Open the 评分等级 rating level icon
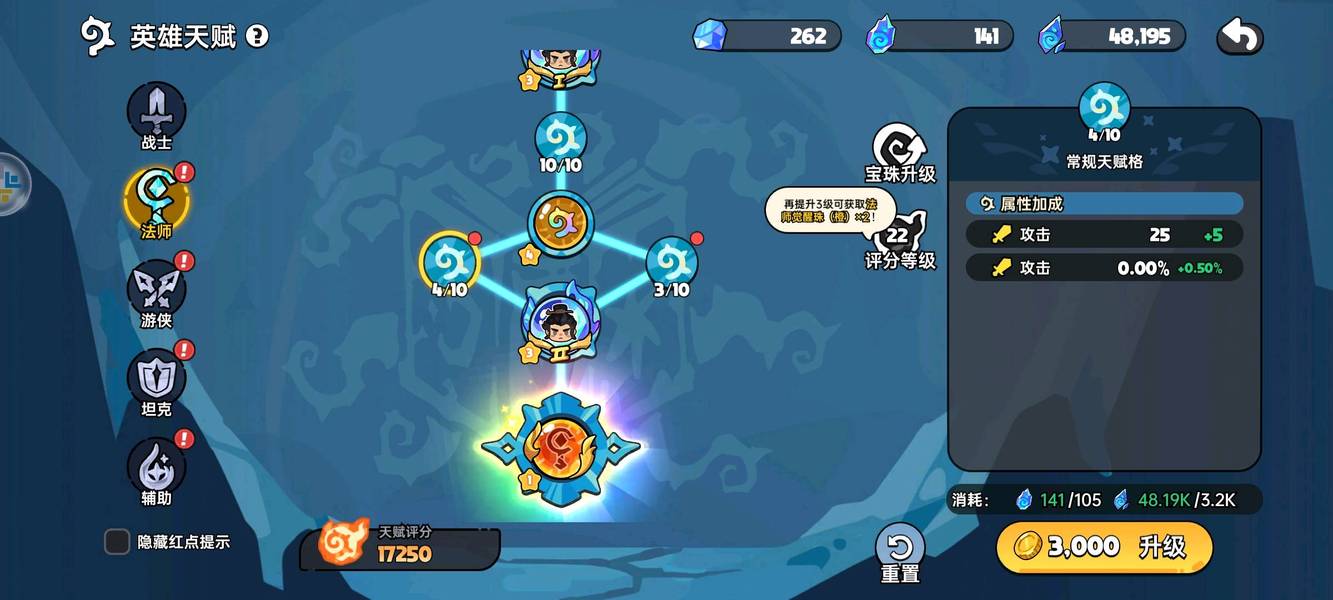Screen dimensions: 1333x600 [x=898, y=240]
